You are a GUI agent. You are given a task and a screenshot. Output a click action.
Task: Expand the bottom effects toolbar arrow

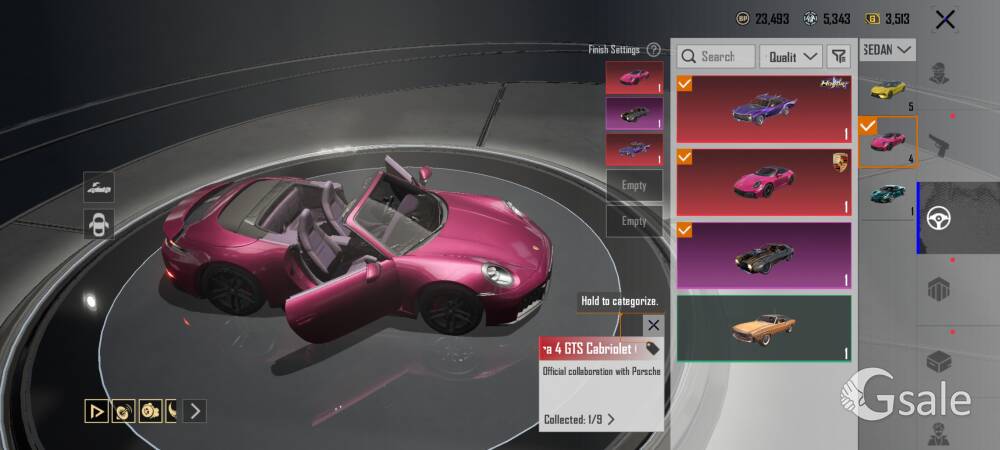195,410
